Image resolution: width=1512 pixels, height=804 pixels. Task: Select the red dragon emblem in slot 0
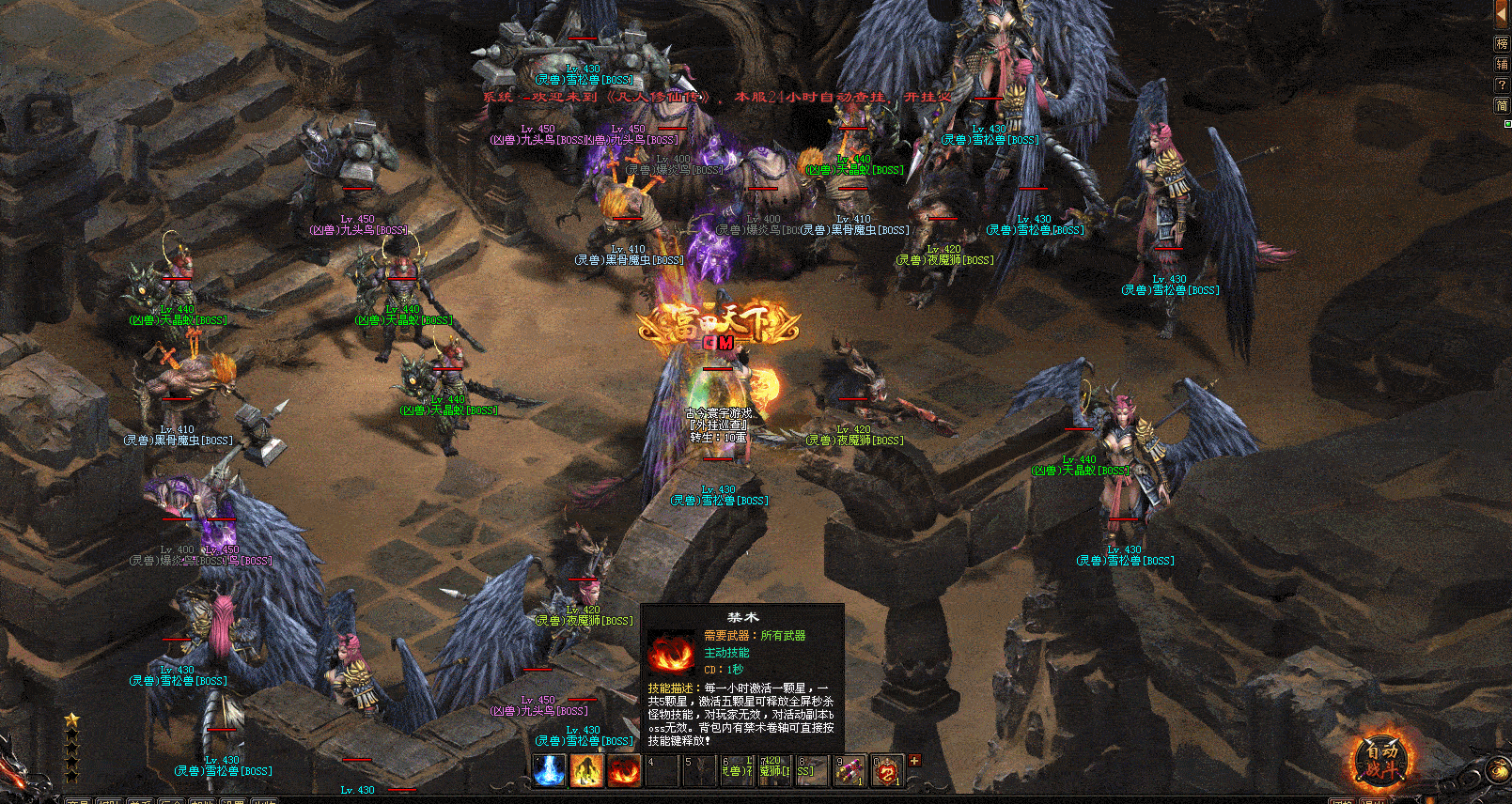click(886, 770)
